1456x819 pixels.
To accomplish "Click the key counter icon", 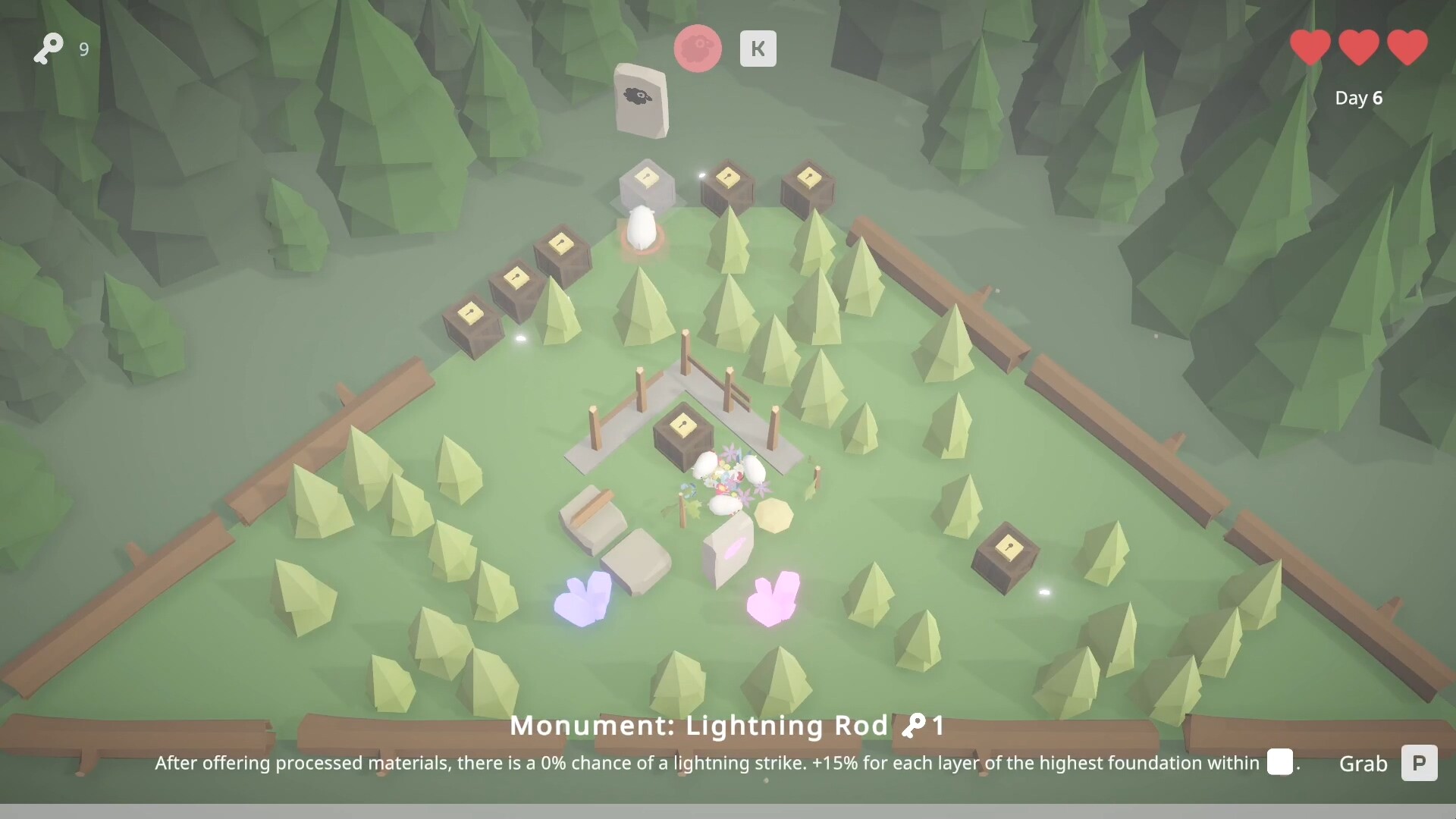I will 48,49.
